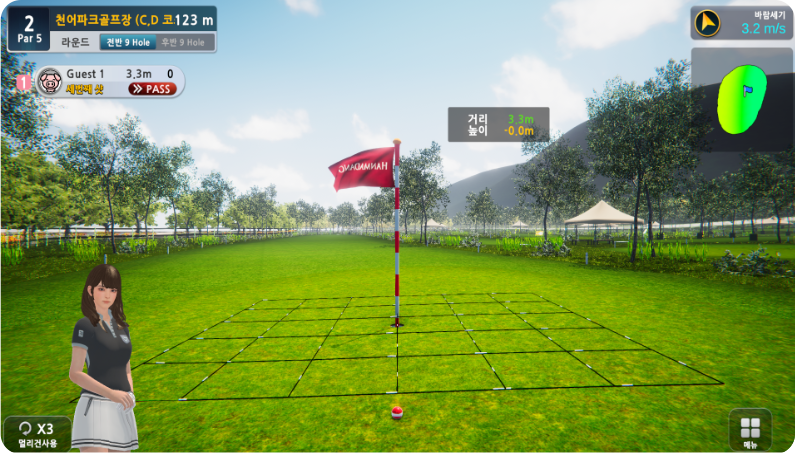The height and width of the screenshot is (453, 795).
Task: Open the 메뉴 menu button
Action: click(x=749, y=430)
